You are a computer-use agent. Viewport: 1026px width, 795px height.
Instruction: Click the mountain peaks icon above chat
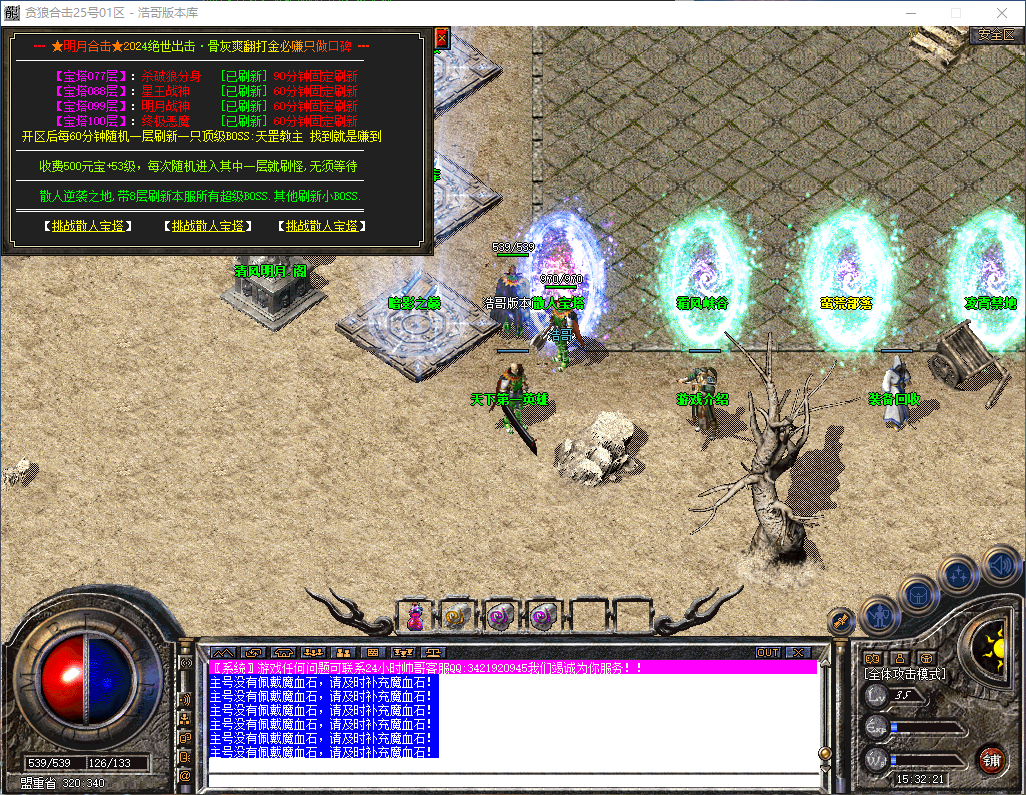coord(221,652)
